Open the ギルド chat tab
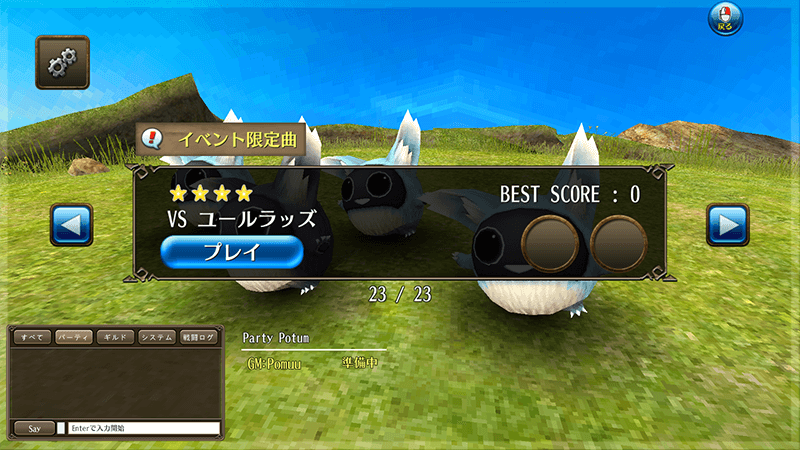The height and width of the screenshot is (450, 800). click(115, 338)
